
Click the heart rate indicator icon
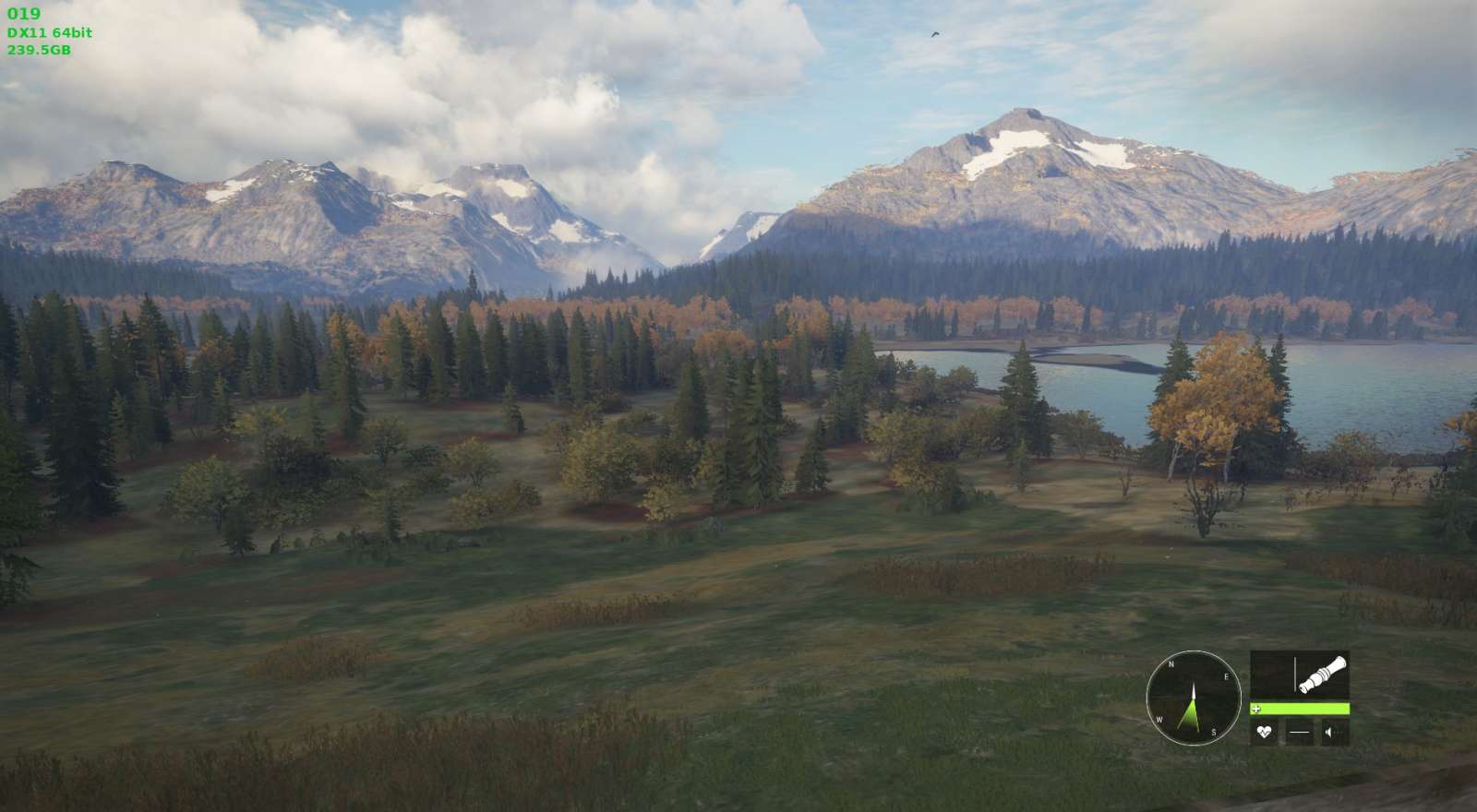coord(1264,733)
